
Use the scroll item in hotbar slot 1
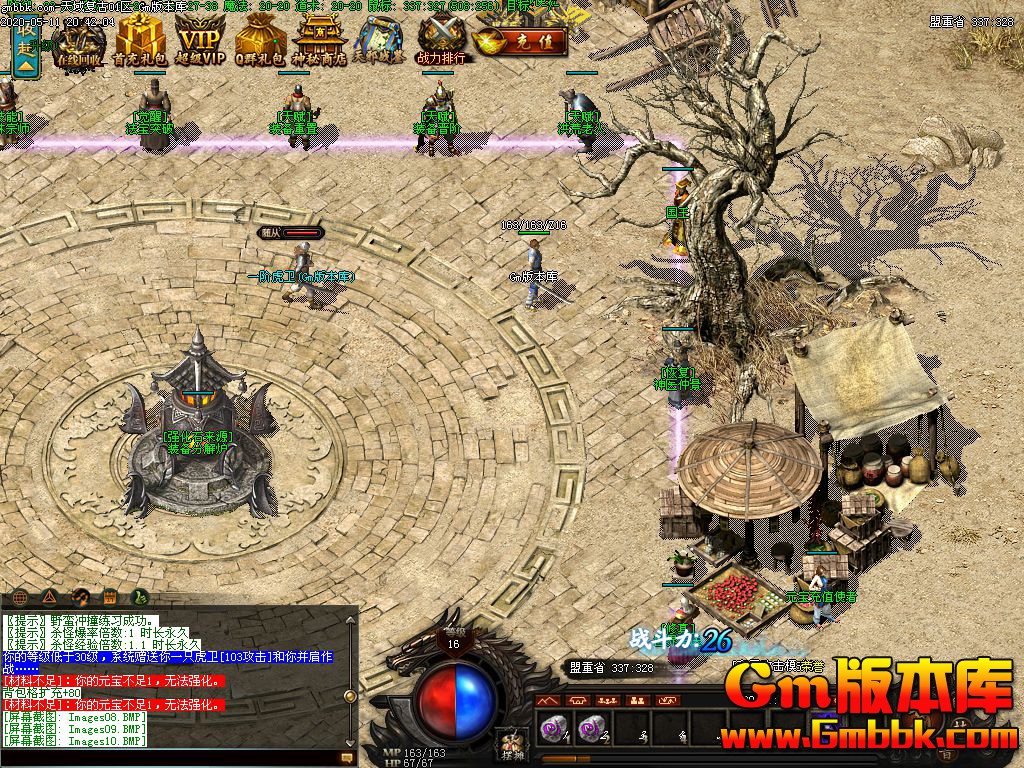[x=553, y=729]
